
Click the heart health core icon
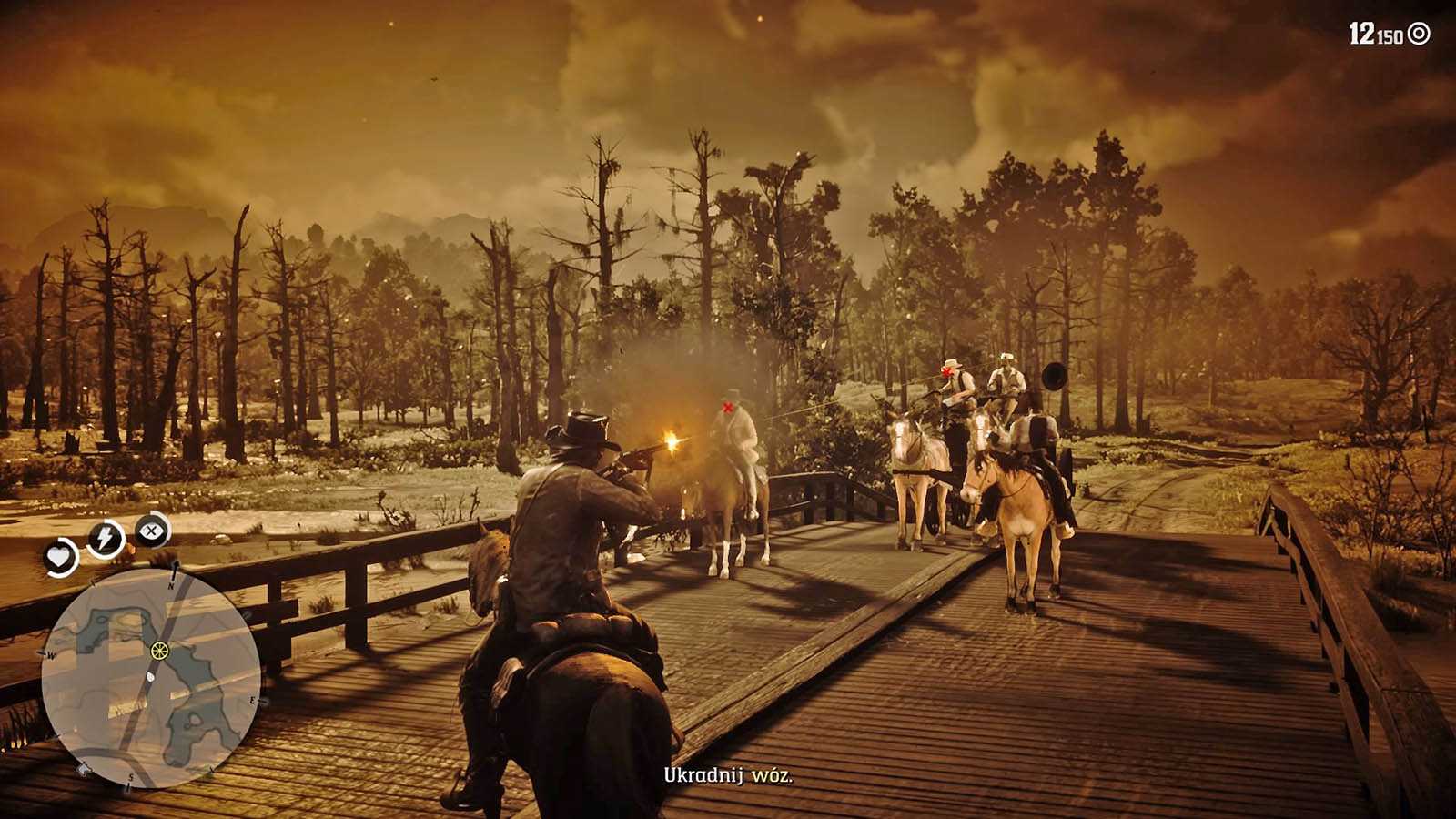point(60,557)
